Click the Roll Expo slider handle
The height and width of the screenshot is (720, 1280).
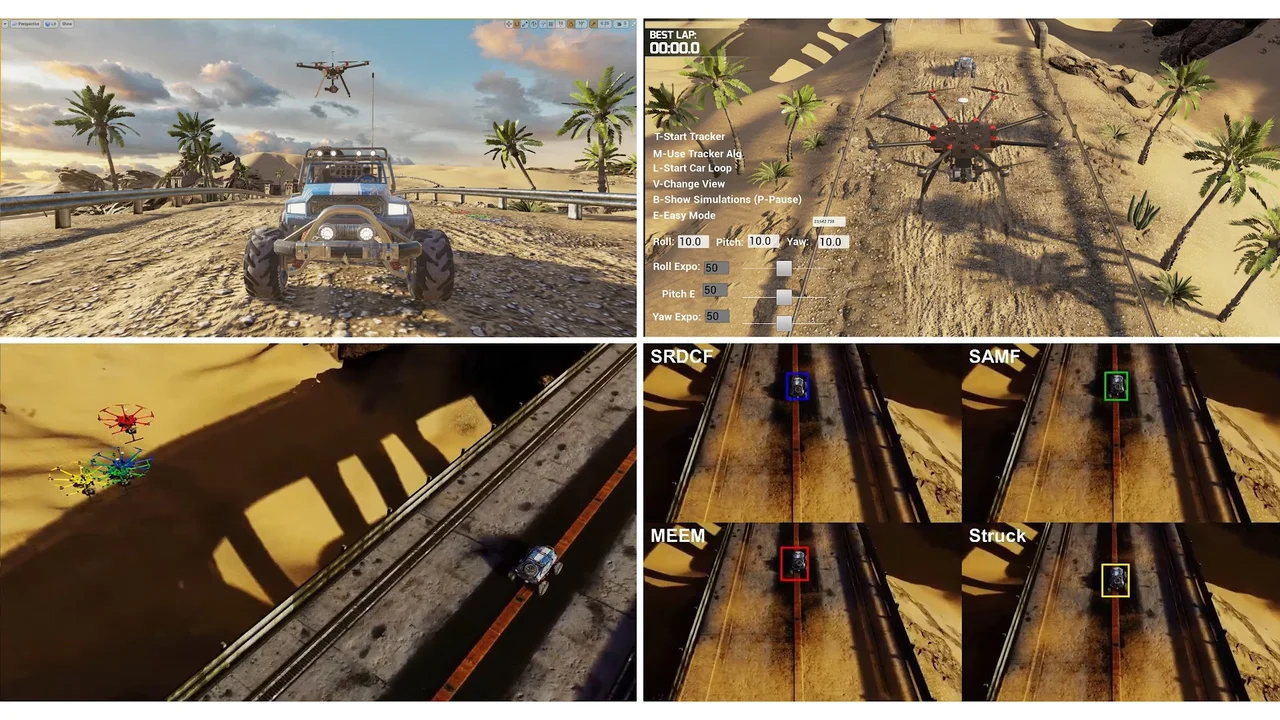pyautogui.click(x=784, y=268)
